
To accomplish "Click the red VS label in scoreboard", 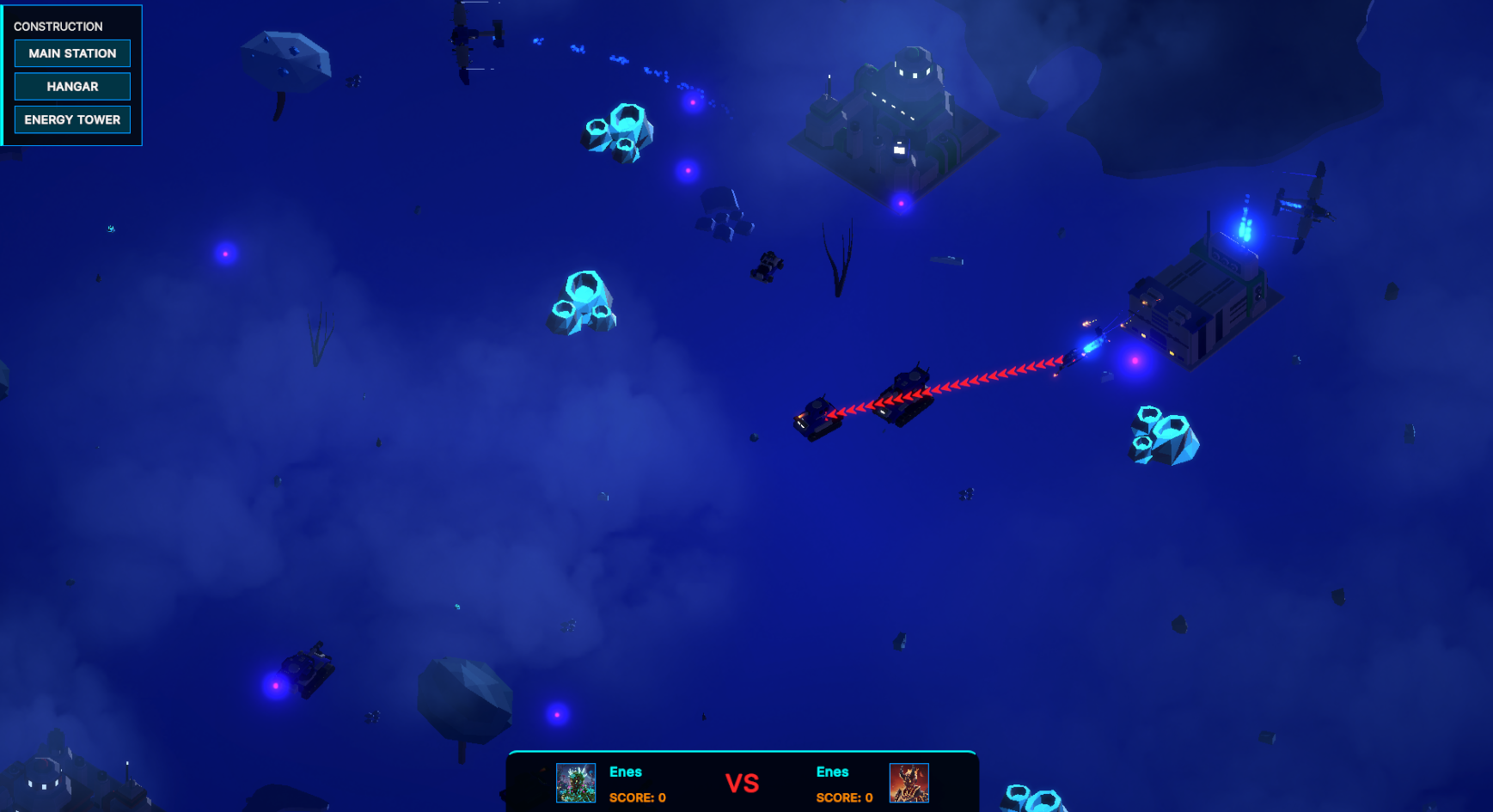I will point(742,782).
